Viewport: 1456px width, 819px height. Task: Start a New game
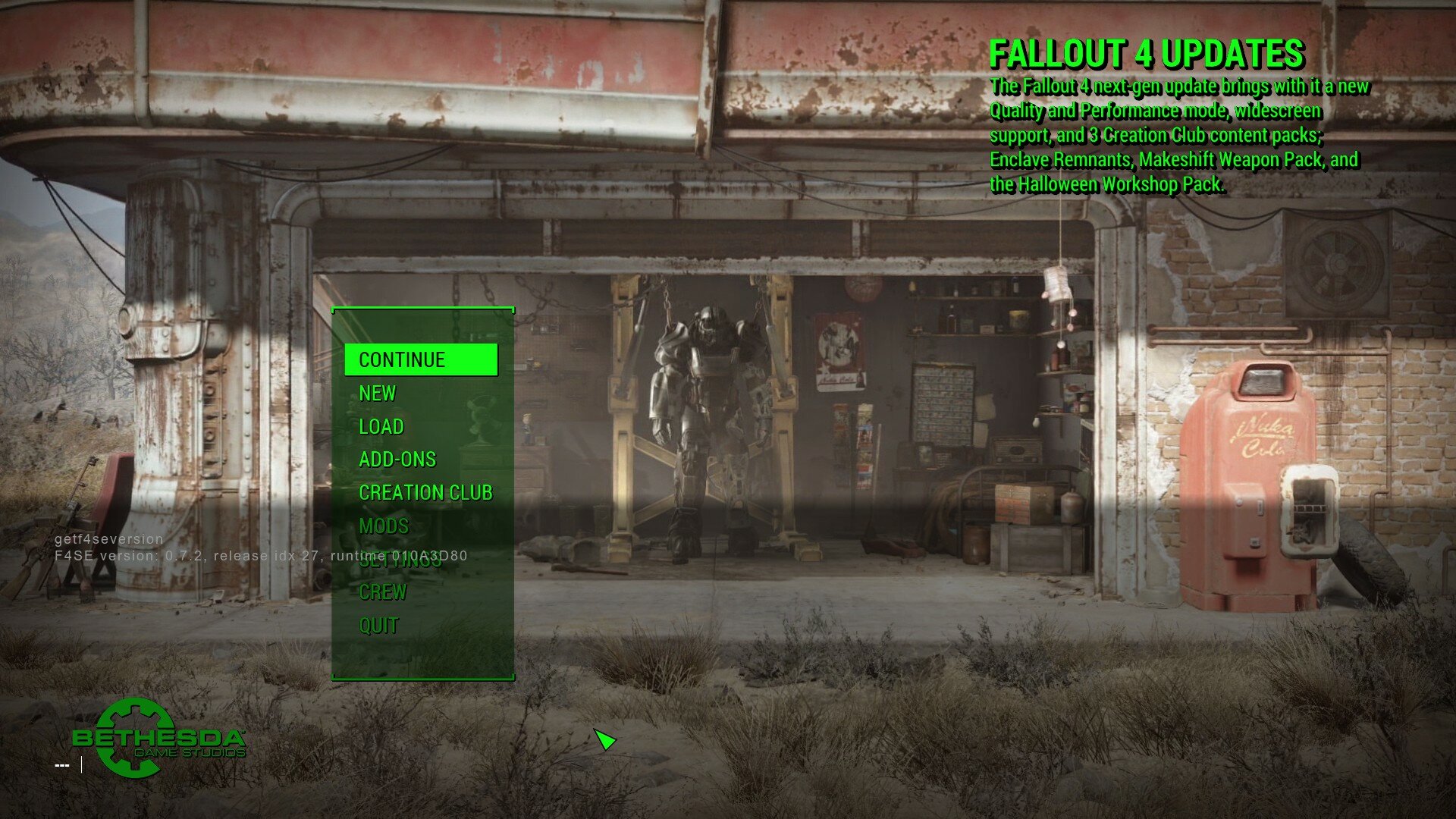tap(378, 393)
